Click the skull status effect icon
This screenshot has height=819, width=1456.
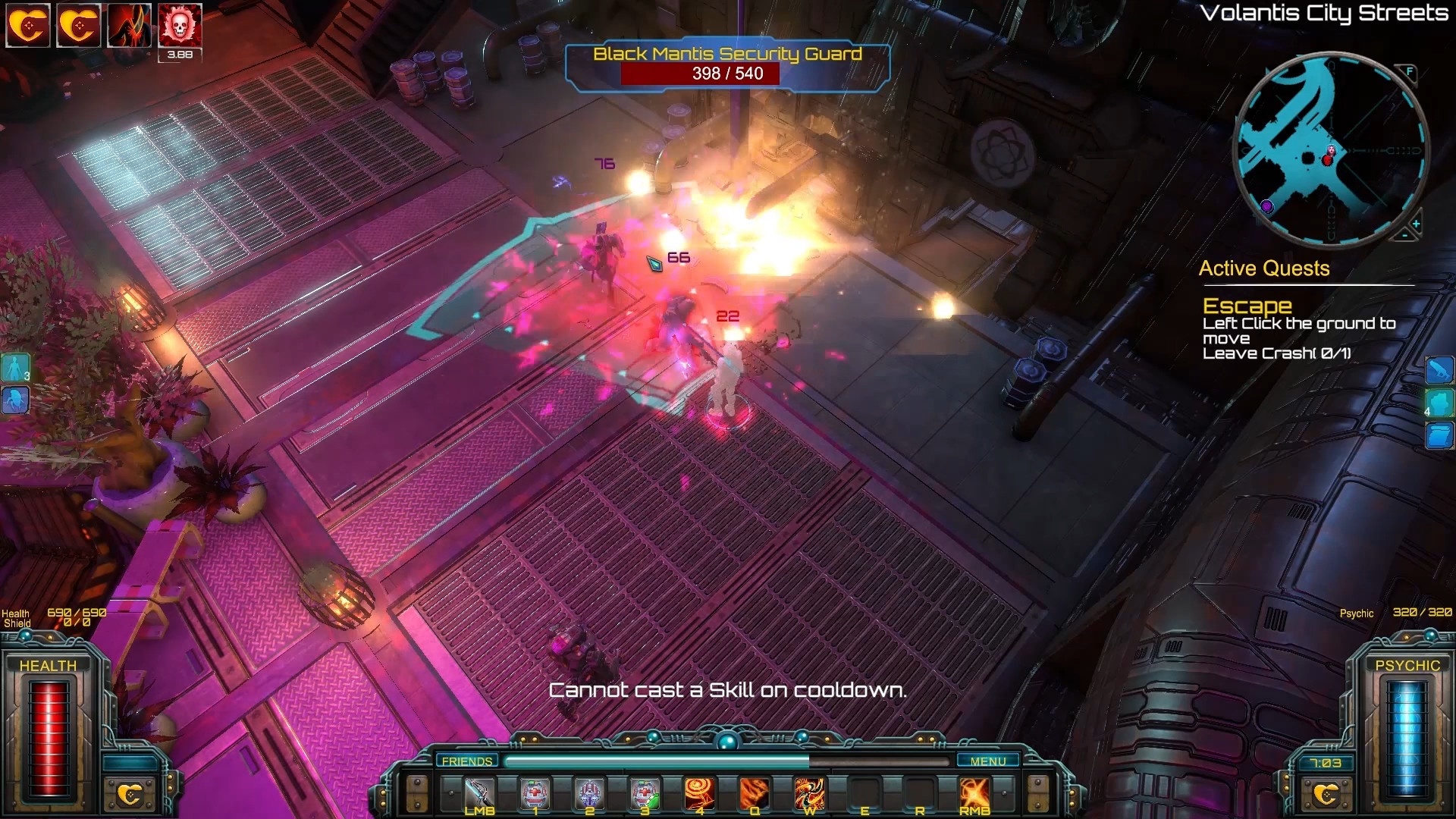(180, 26)
